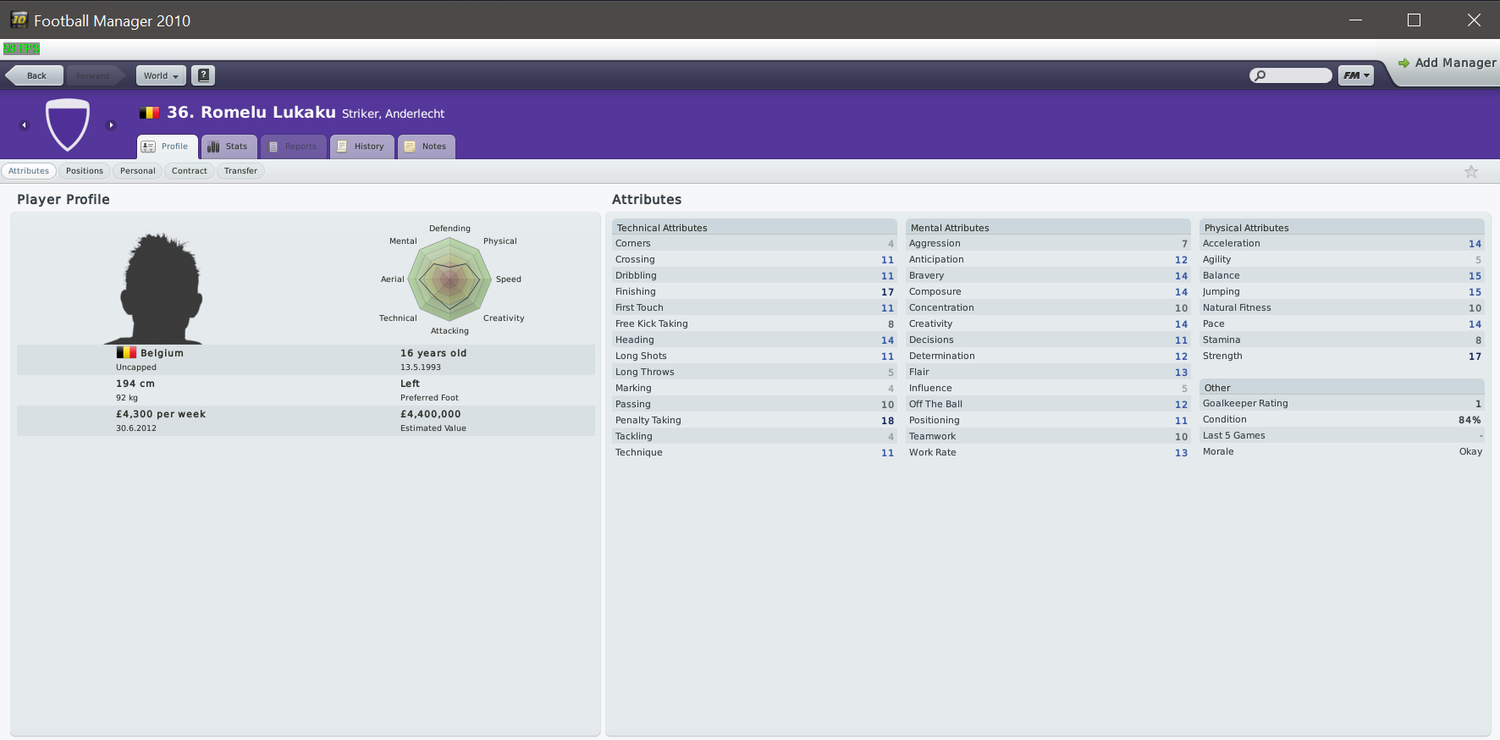The height and width of the screenshot is (740, 1500).
Task: Open the Contract sub-section
Action: [x=189, y=171]
